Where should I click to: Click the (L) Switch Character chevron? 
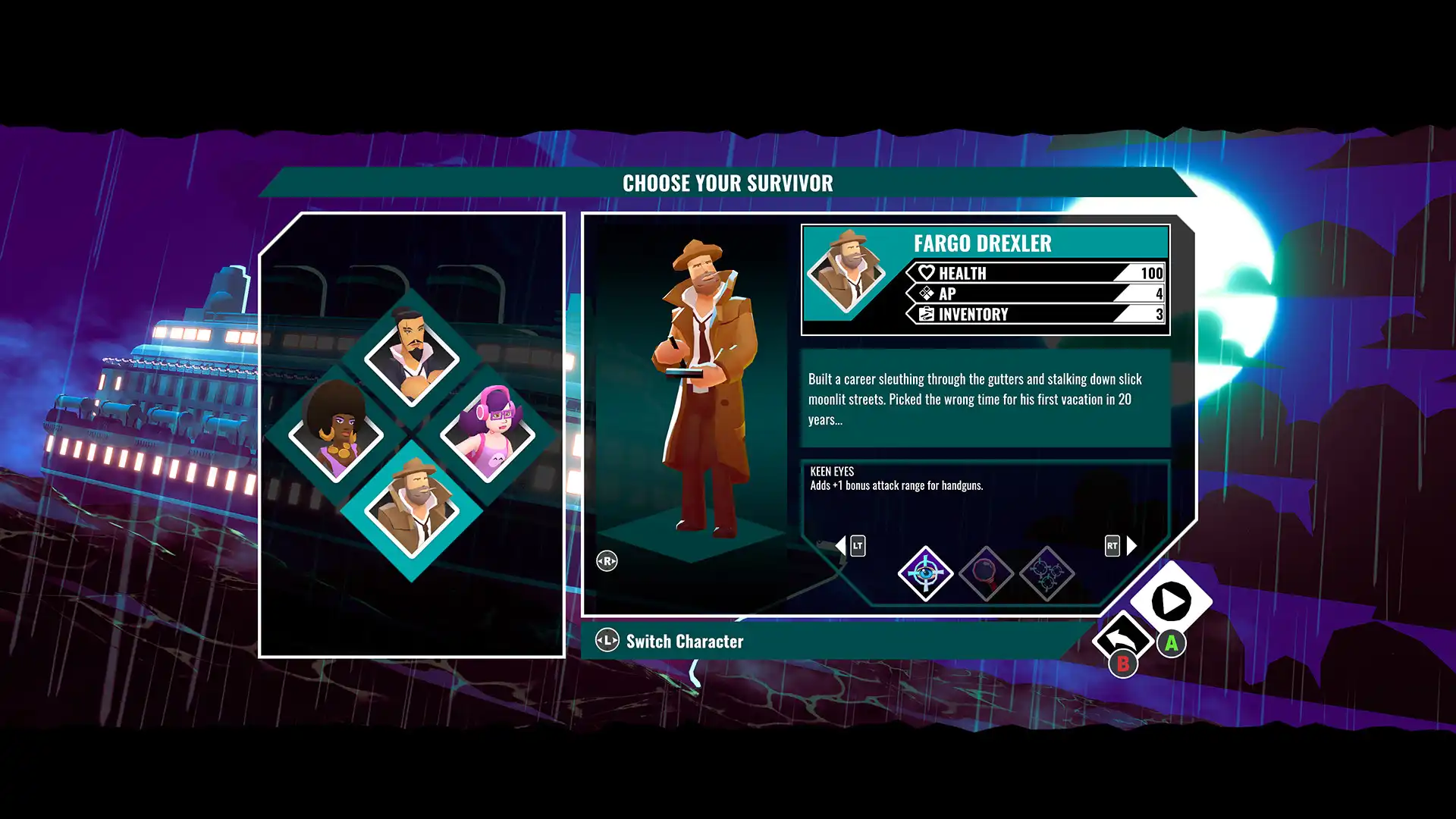pos(607,641)
